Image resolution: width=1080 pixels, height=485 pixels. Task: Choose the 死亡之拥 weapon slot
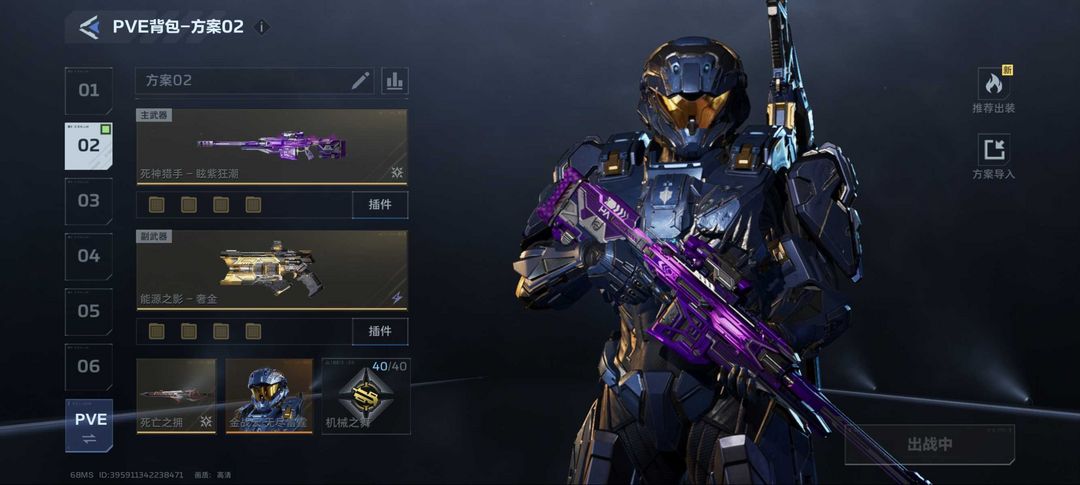(176, 396)
